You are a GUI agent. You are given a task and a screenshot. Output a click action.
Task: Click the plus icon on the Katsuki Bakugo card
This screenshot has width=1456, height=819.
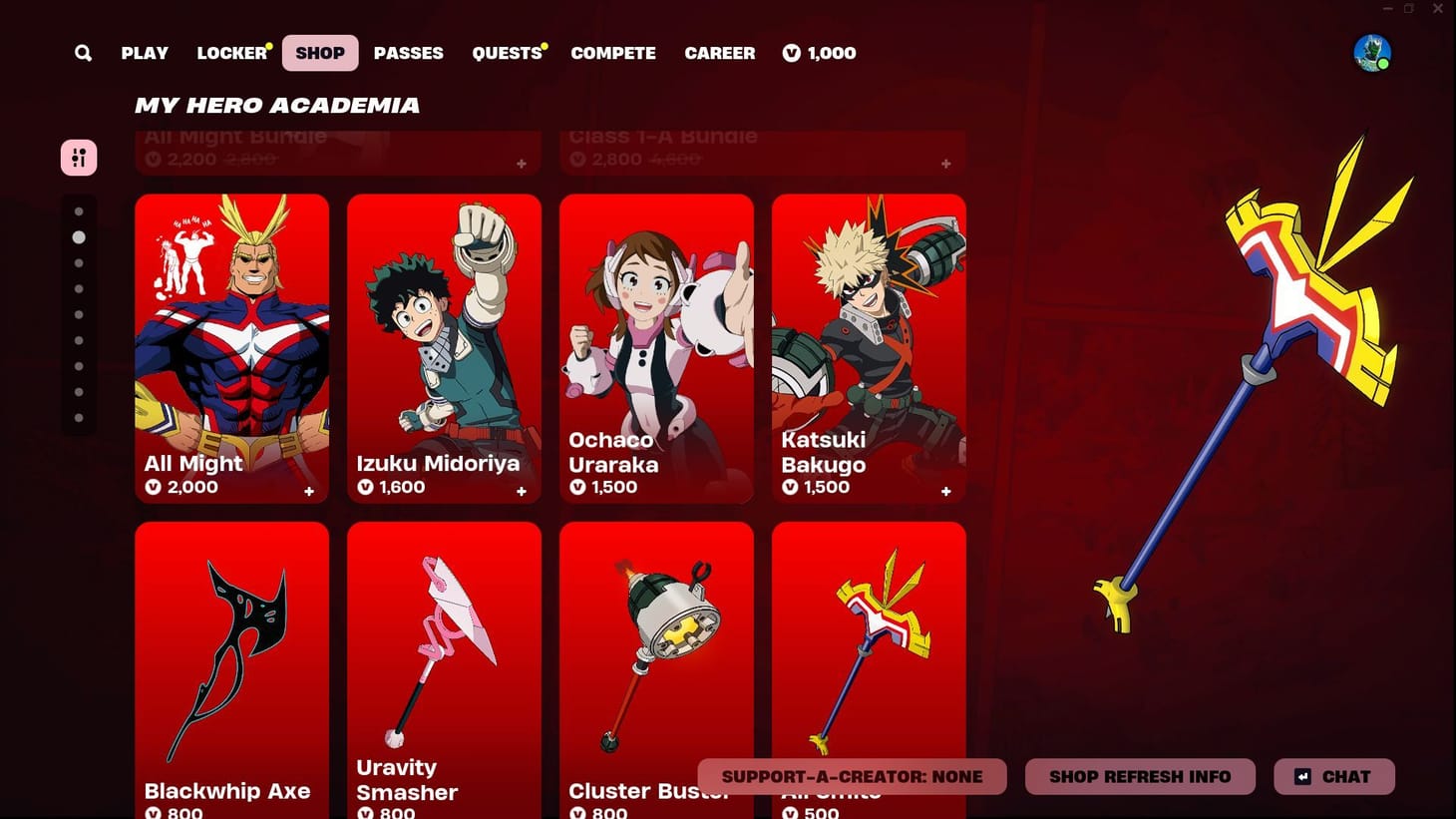click(x=945, y=491)
